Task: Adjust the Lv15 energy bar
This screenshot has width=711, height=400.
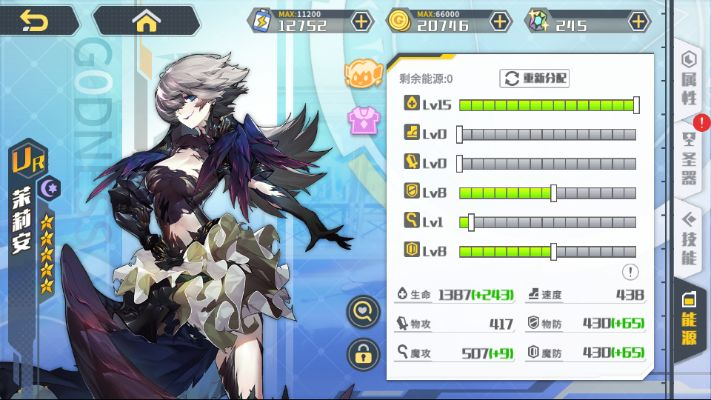Action: pyautogui.click(x=547, y=104)
